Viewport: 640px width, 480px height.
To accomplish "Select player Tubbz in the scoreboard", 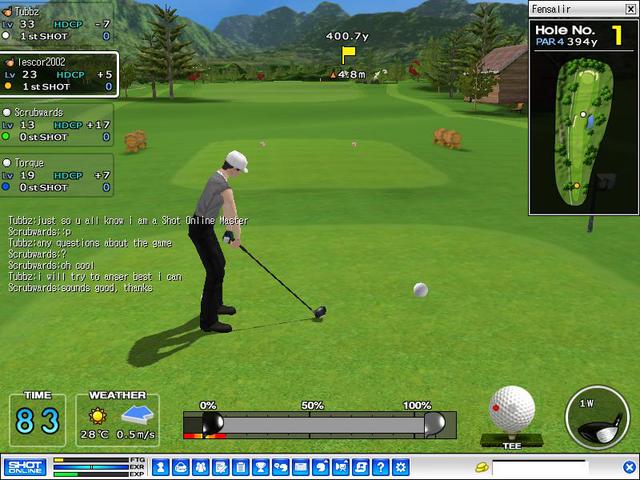I will (58, 23).
